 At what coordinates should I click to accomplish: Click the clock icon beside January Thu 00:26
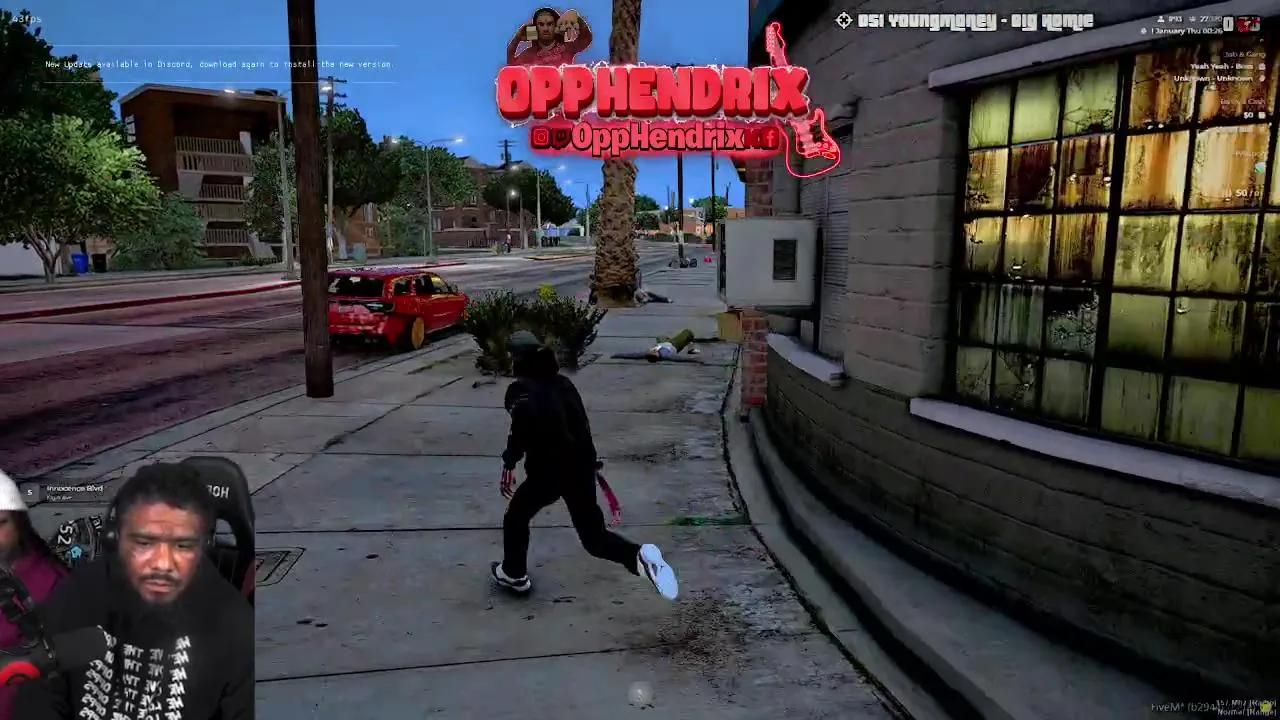[x=1143, y=30]
